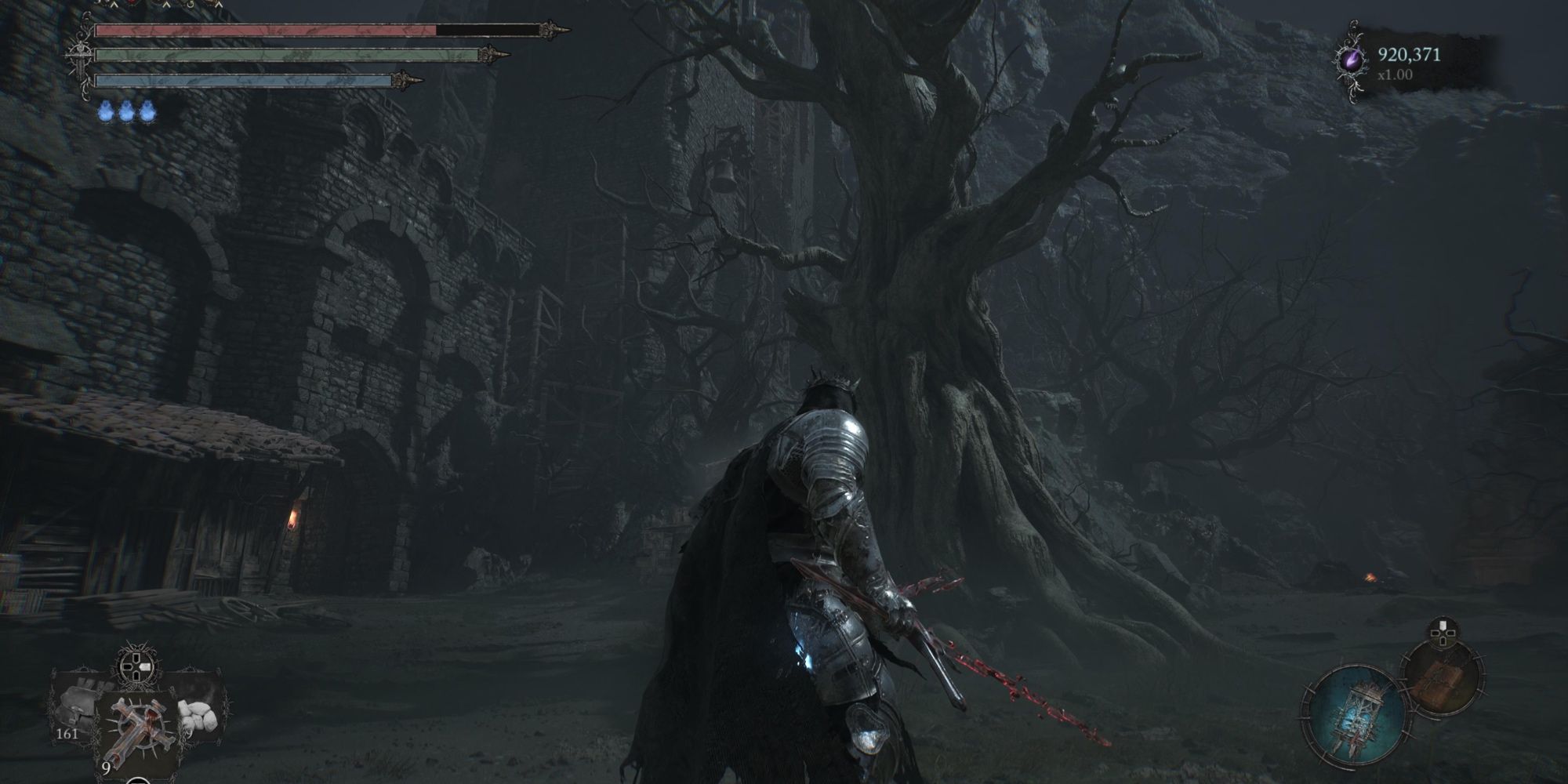
Task: Toggle the middle blue healing charge orb
Action: click(x=127, y=112)
